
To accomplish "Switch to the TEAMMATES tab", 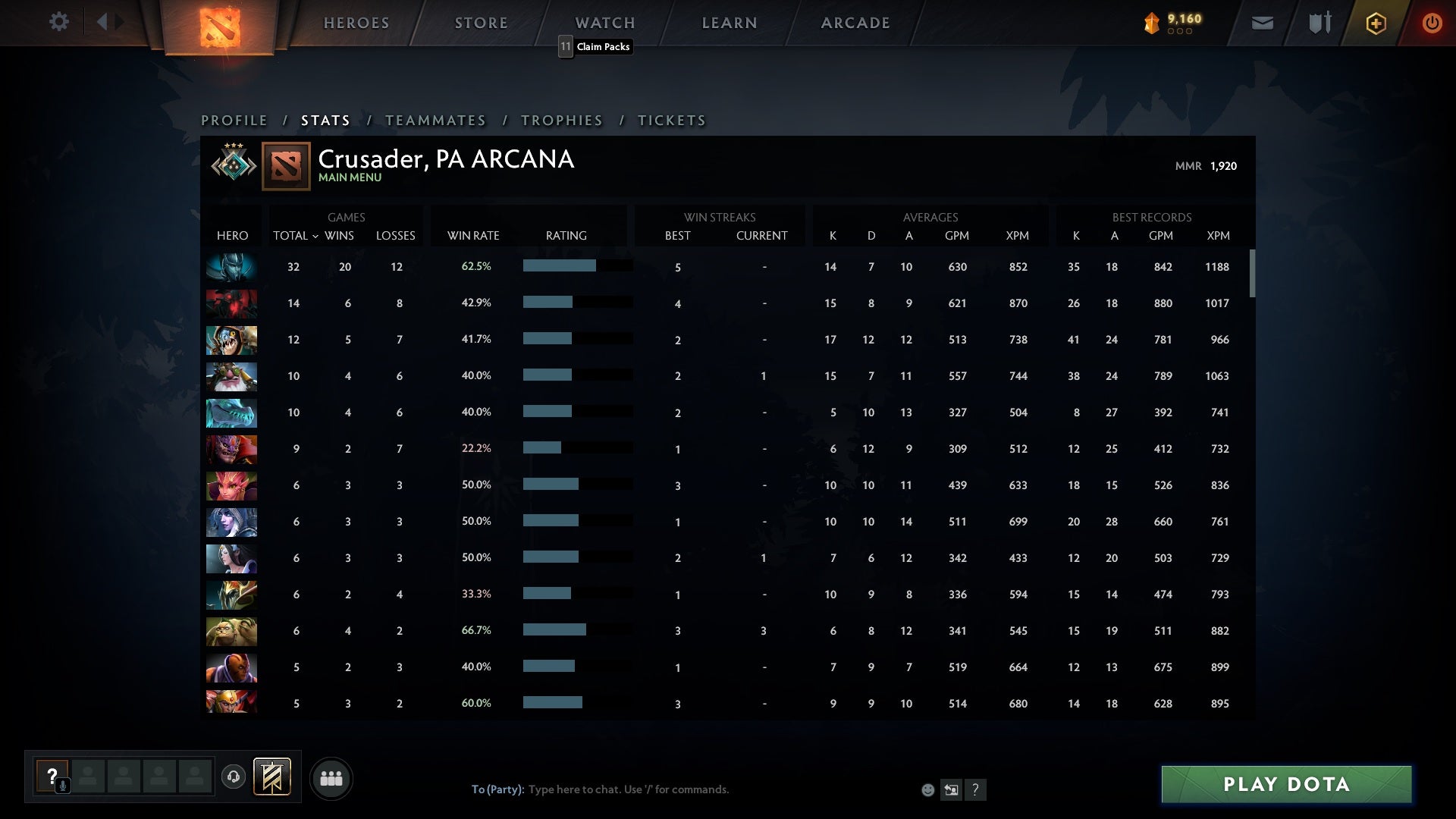I will [436, 120].
